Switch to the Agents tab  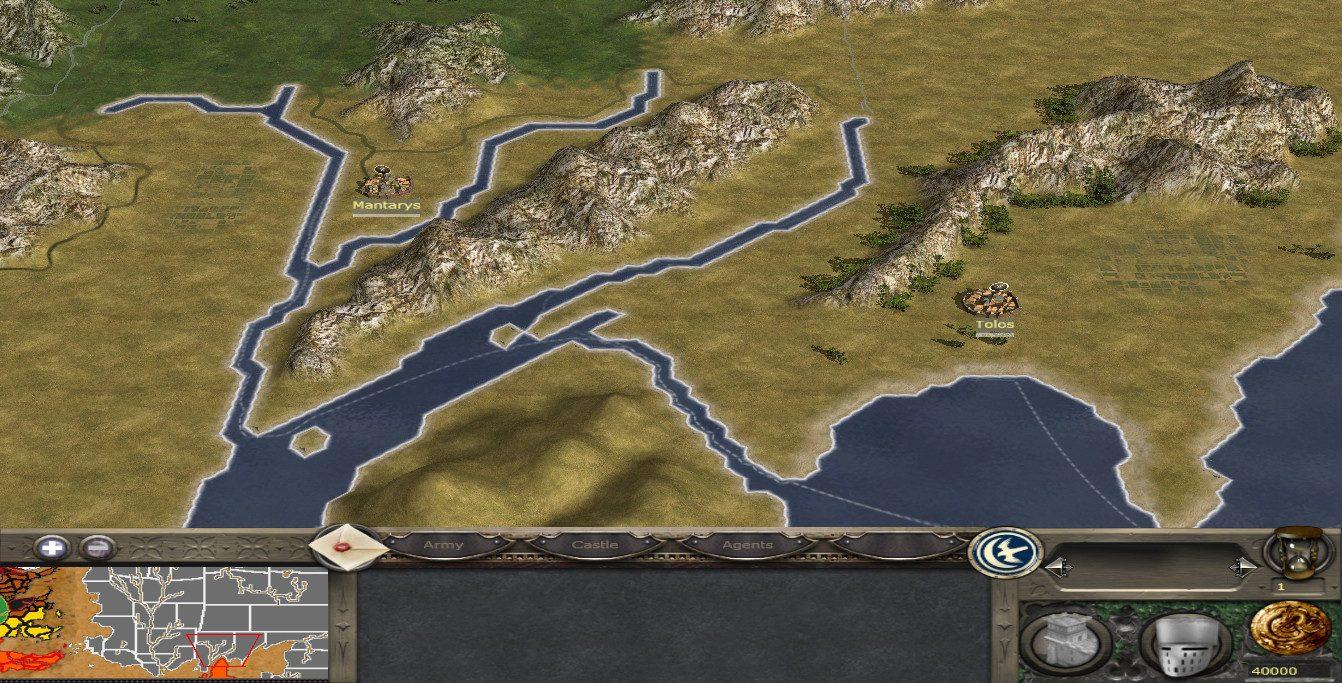click(747, 545)
